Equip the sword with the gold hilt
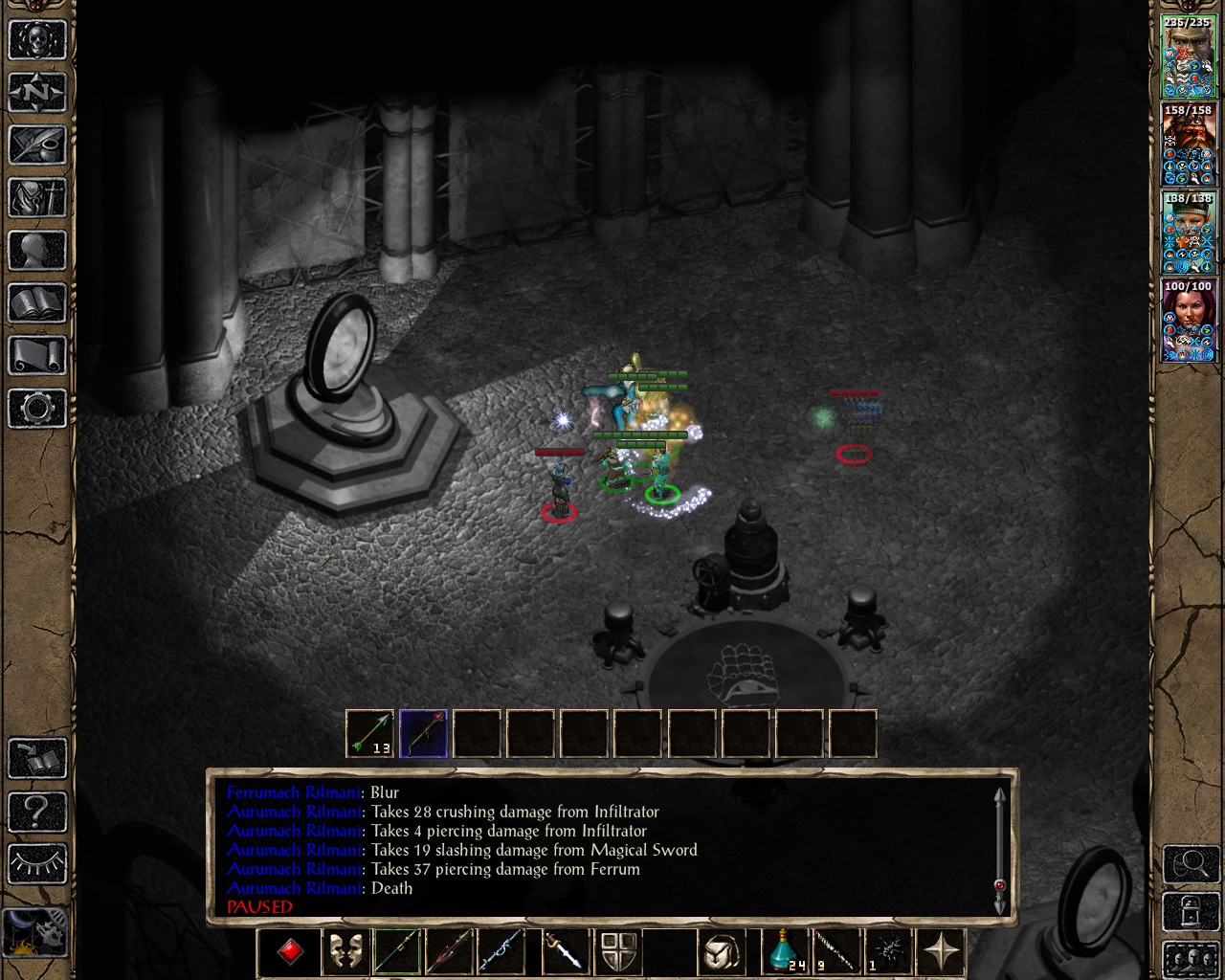The width and height of the screenshot is (1225, 980). coord(564,951)
